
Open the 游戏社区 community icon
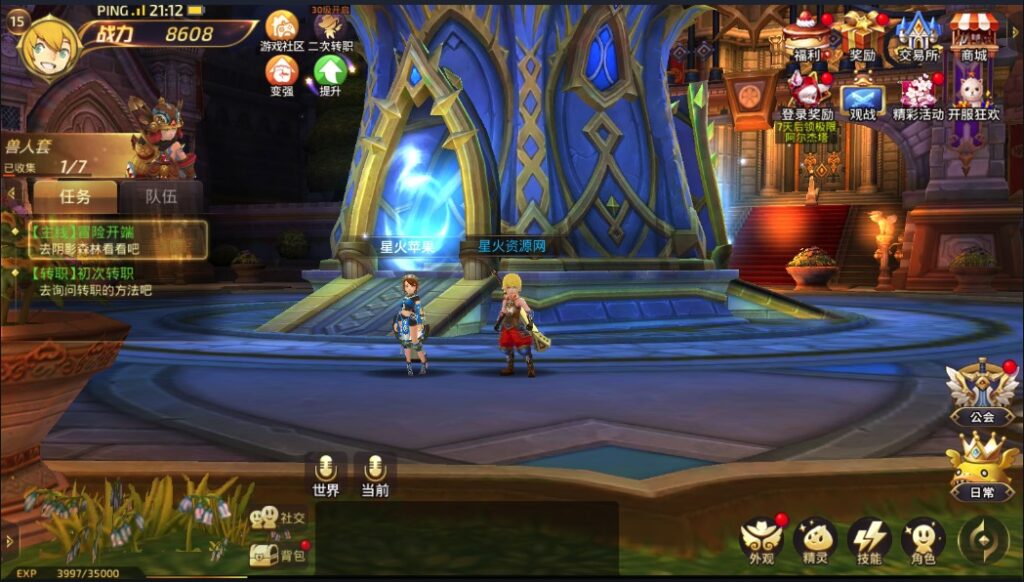(x=282, y=27)
